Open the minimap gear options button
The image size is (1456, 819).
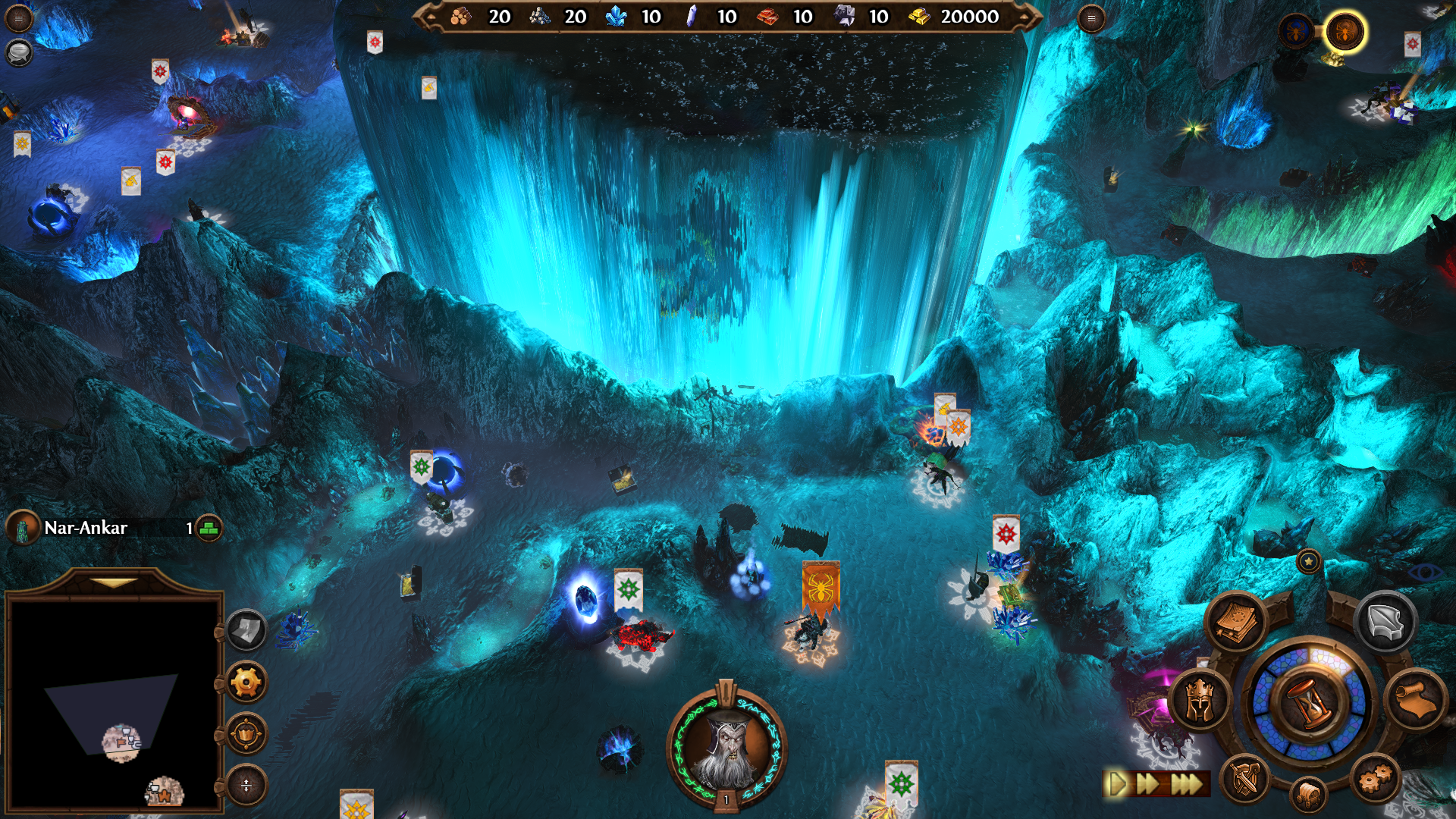pos(246,682)
